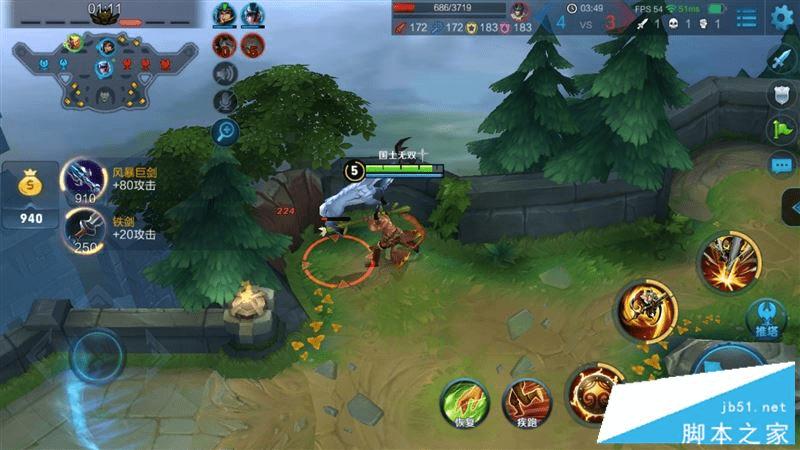The image size is (800, 450).
Task: Cast the spinning staff skill
Action: point(645,310)
